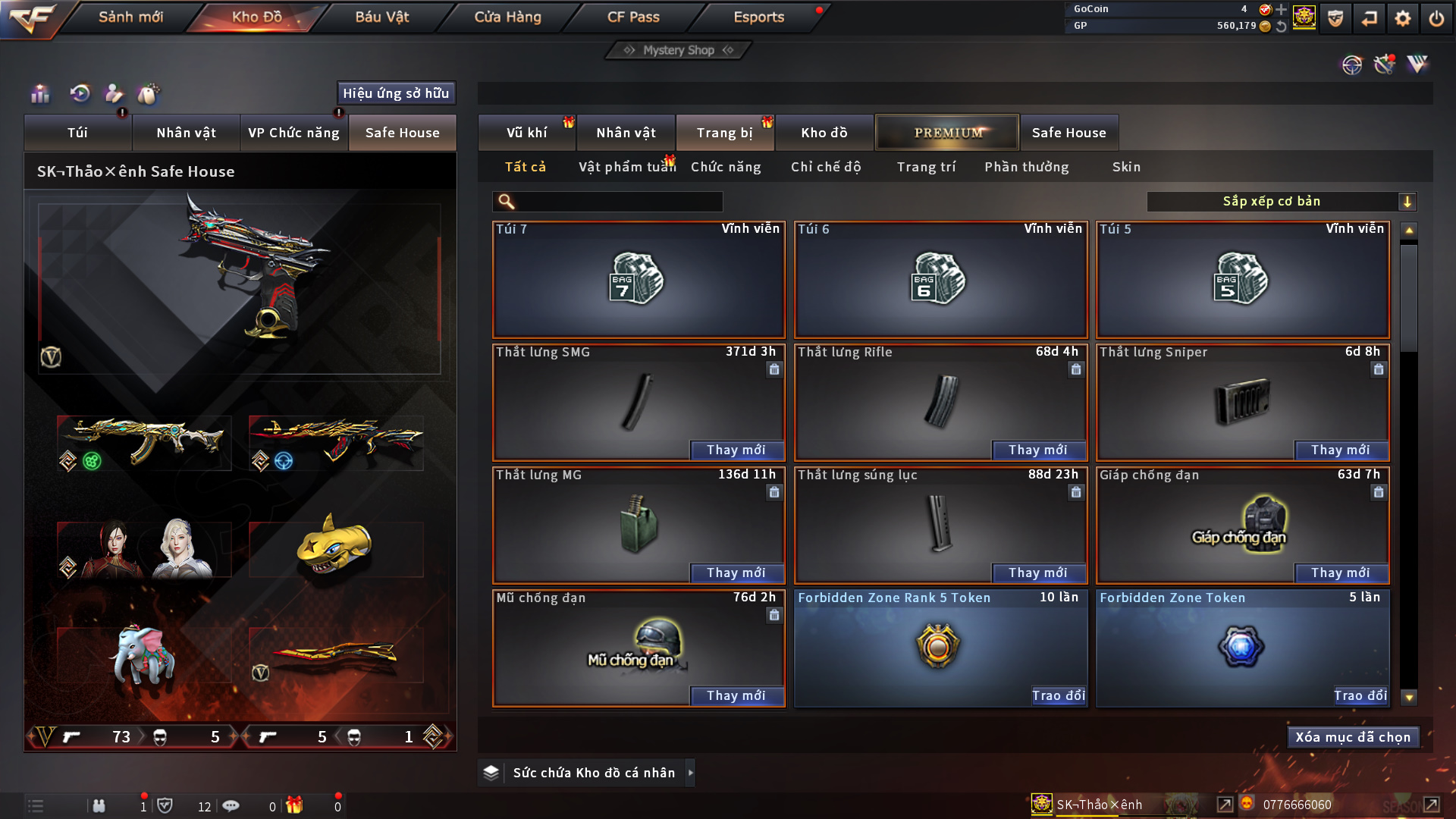
Task: Exchange the Forbidden Zone Rank 5 Token
Action: coord(1058,695)
